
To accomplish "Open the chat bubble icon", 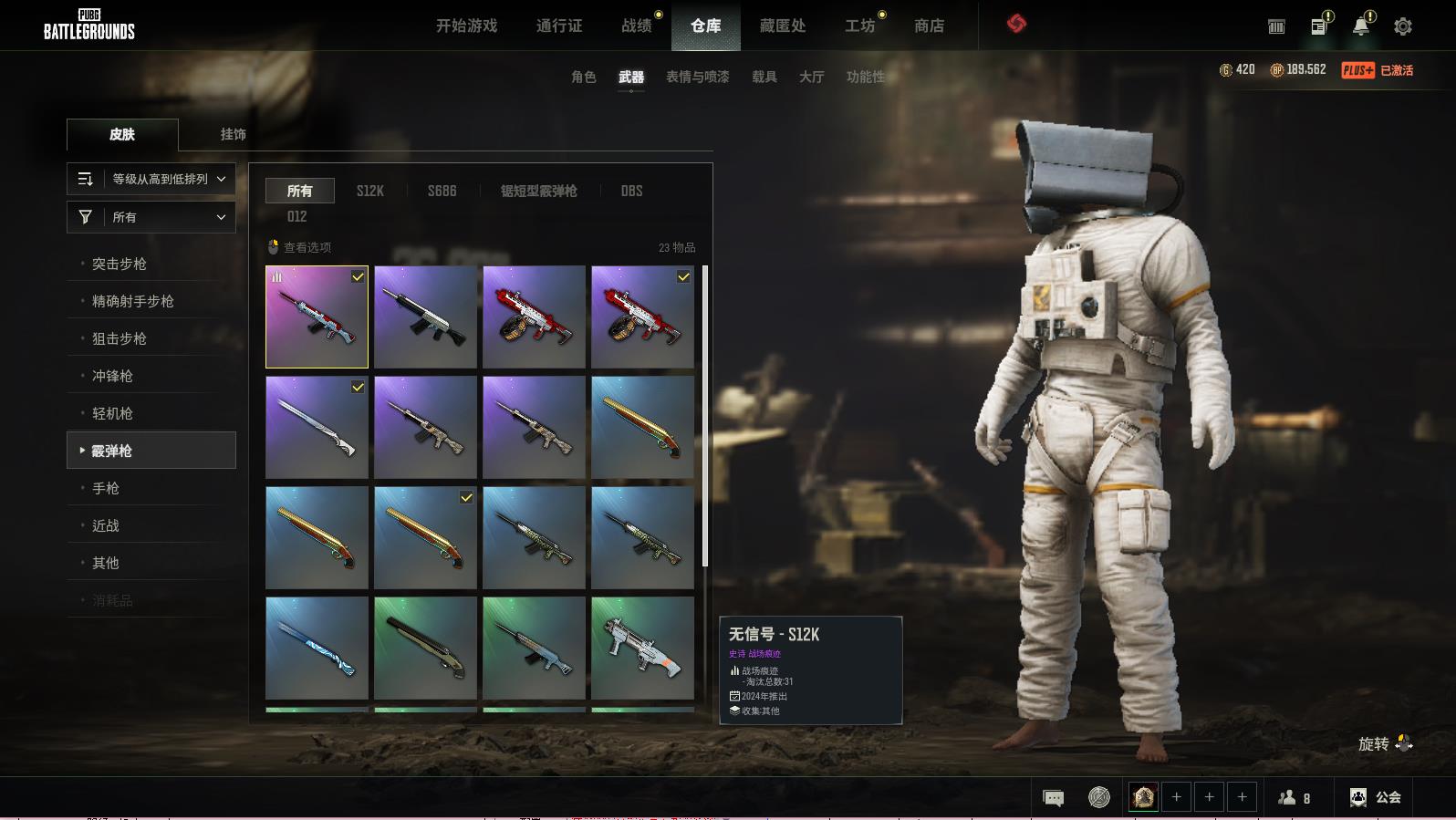I will pyautogui.click(x=1053, y=798).
